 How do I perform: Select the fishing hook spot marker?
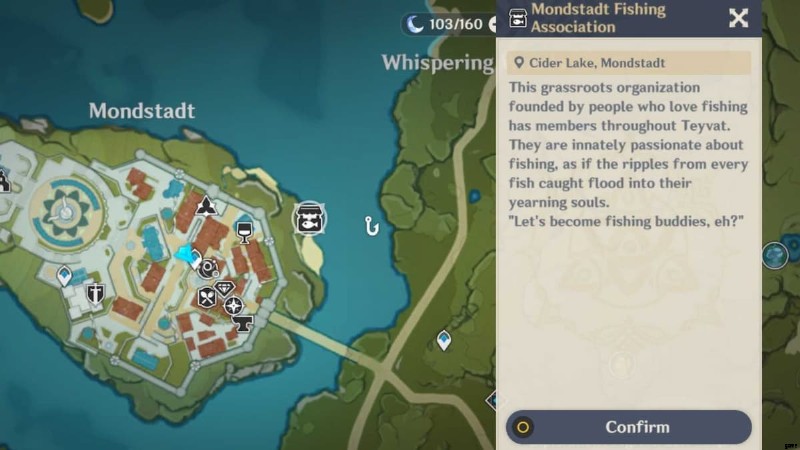click(372, 226)
